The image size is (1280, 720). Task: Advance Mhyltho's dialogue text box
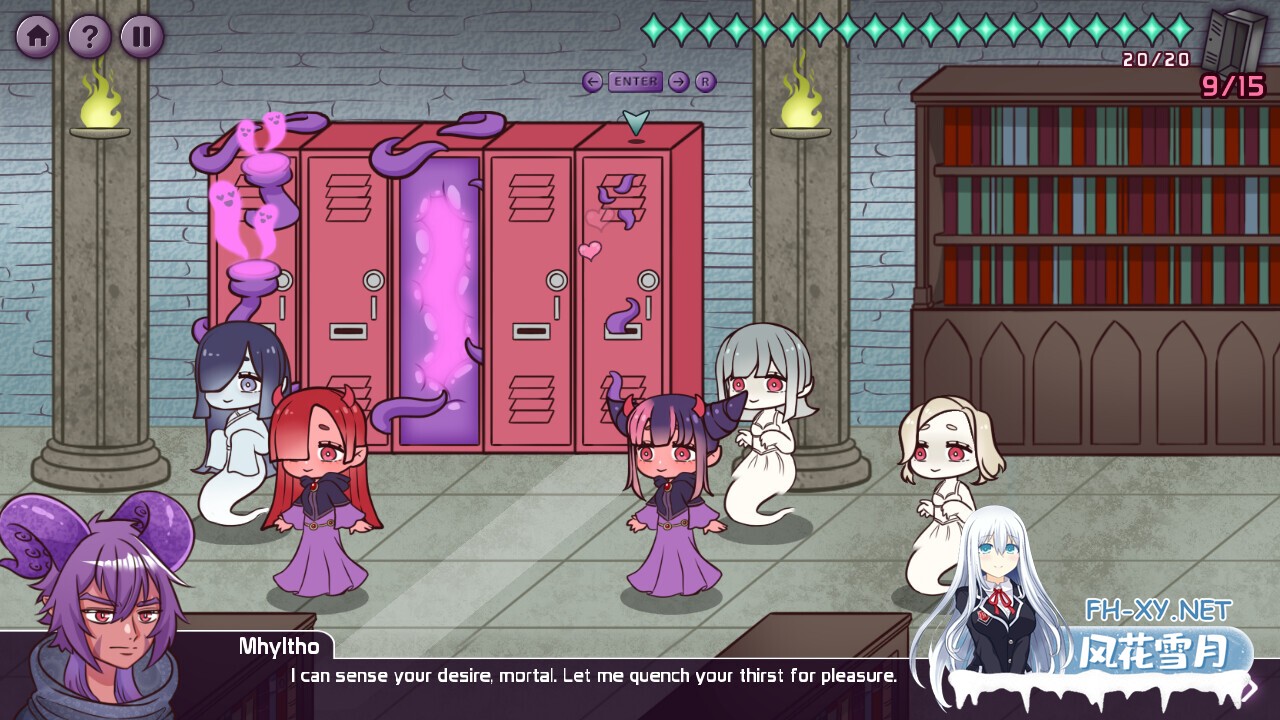592,676
